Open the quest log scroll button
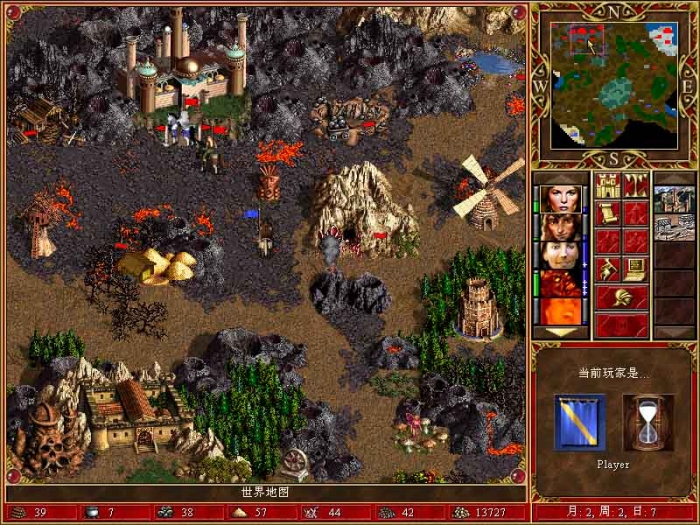Image resolution: width=700 pixels, height=525 pixels. (x=607, y=213)
